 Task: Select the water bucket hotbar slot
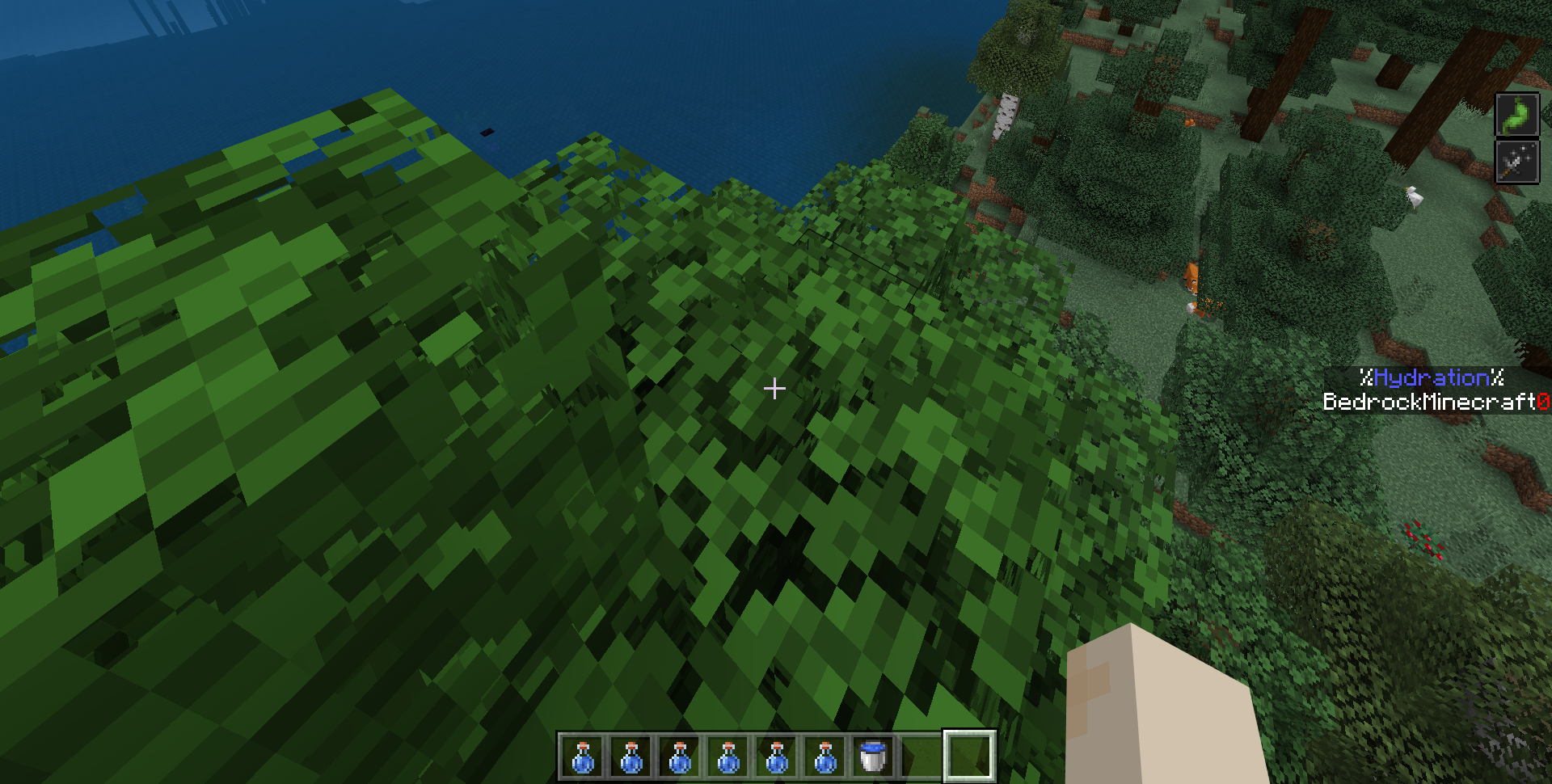873,757
